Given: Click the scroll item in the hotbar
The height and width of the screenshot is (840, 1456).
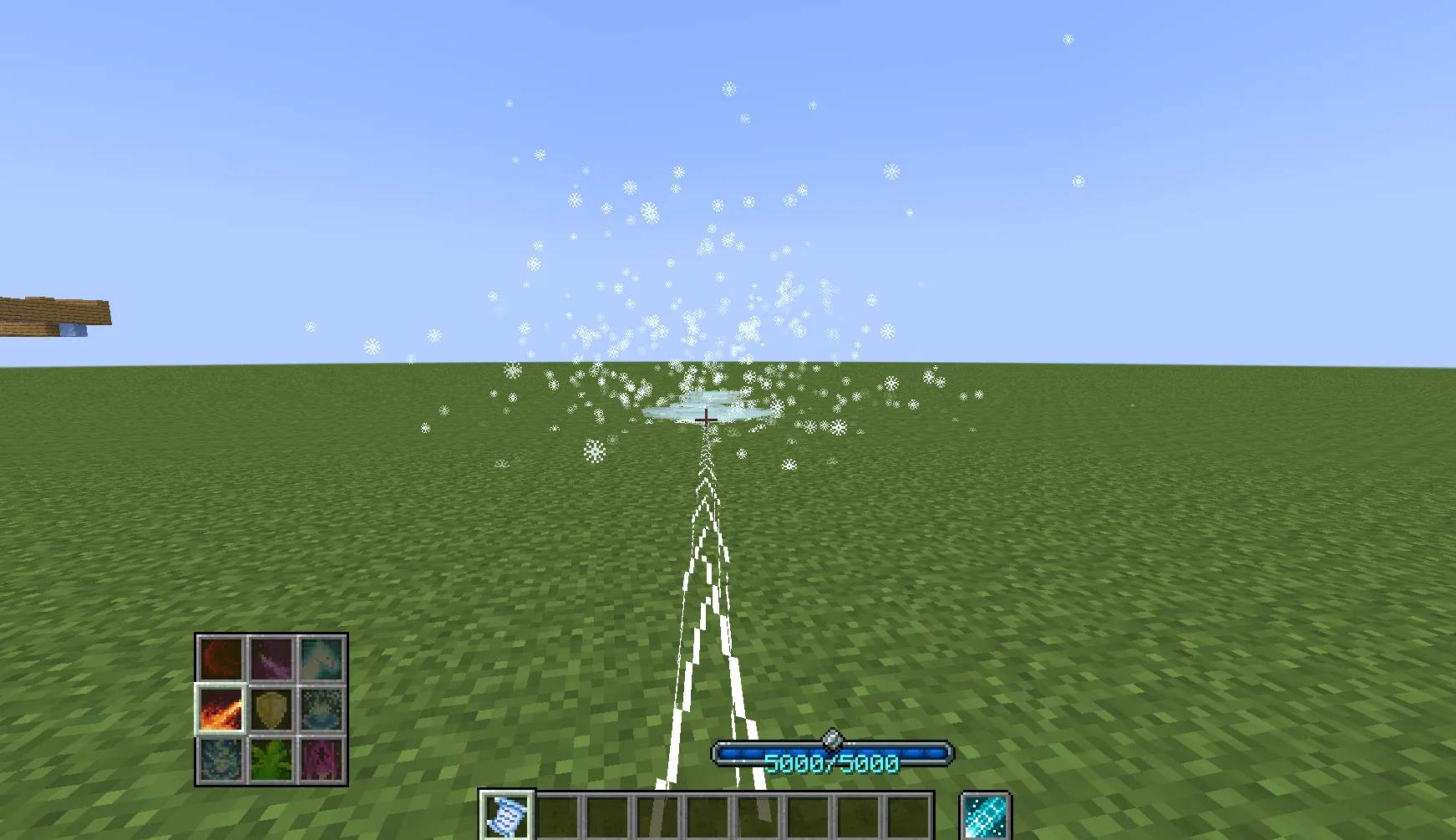Looking at the screenshot, I should [x=508, y=815].
